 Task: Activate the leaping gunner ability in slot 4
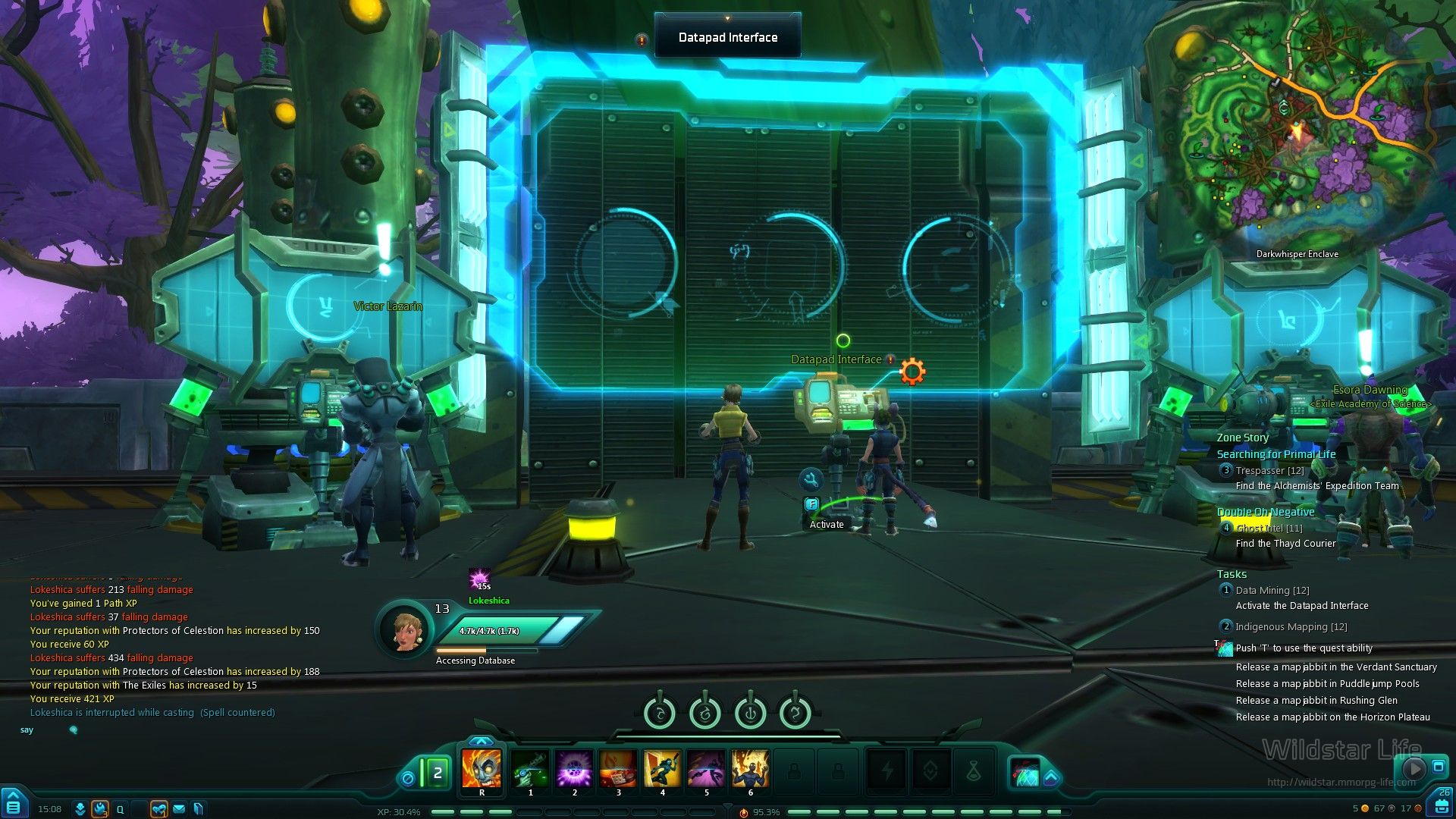tap(662, 768)
